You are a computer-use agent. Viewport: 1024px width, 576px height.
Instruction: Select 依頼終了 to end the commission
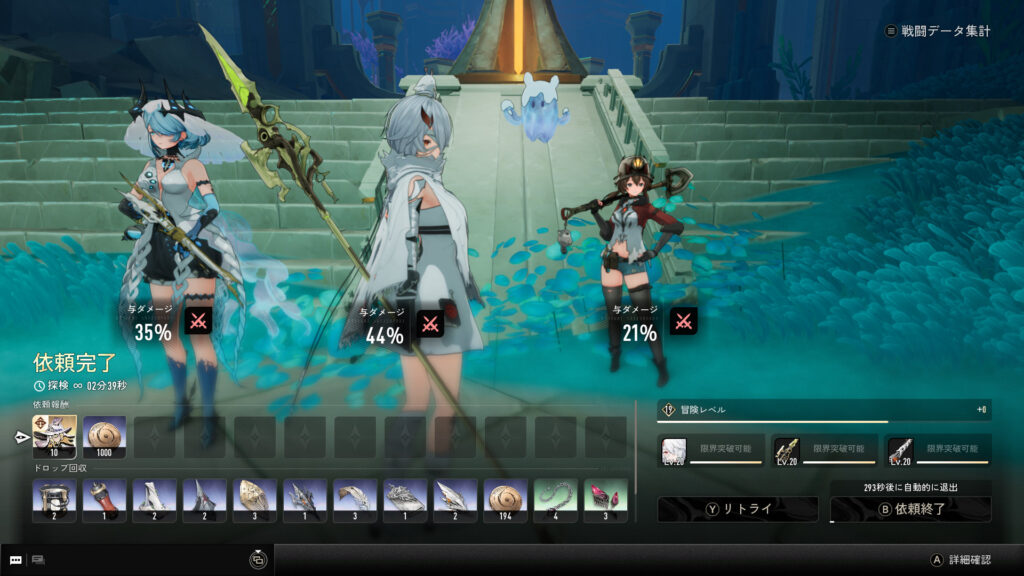(910, 509)
